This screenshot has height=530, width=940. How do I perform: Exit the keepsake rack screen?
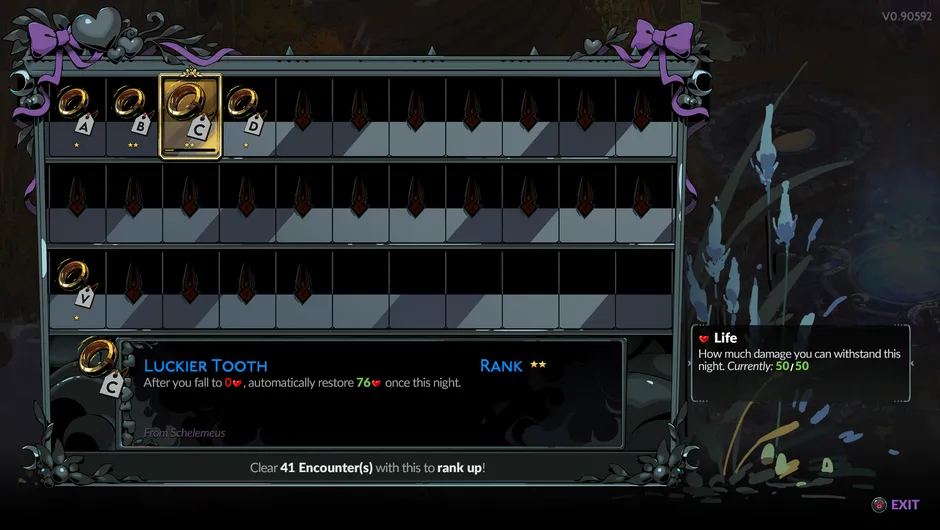895,505
